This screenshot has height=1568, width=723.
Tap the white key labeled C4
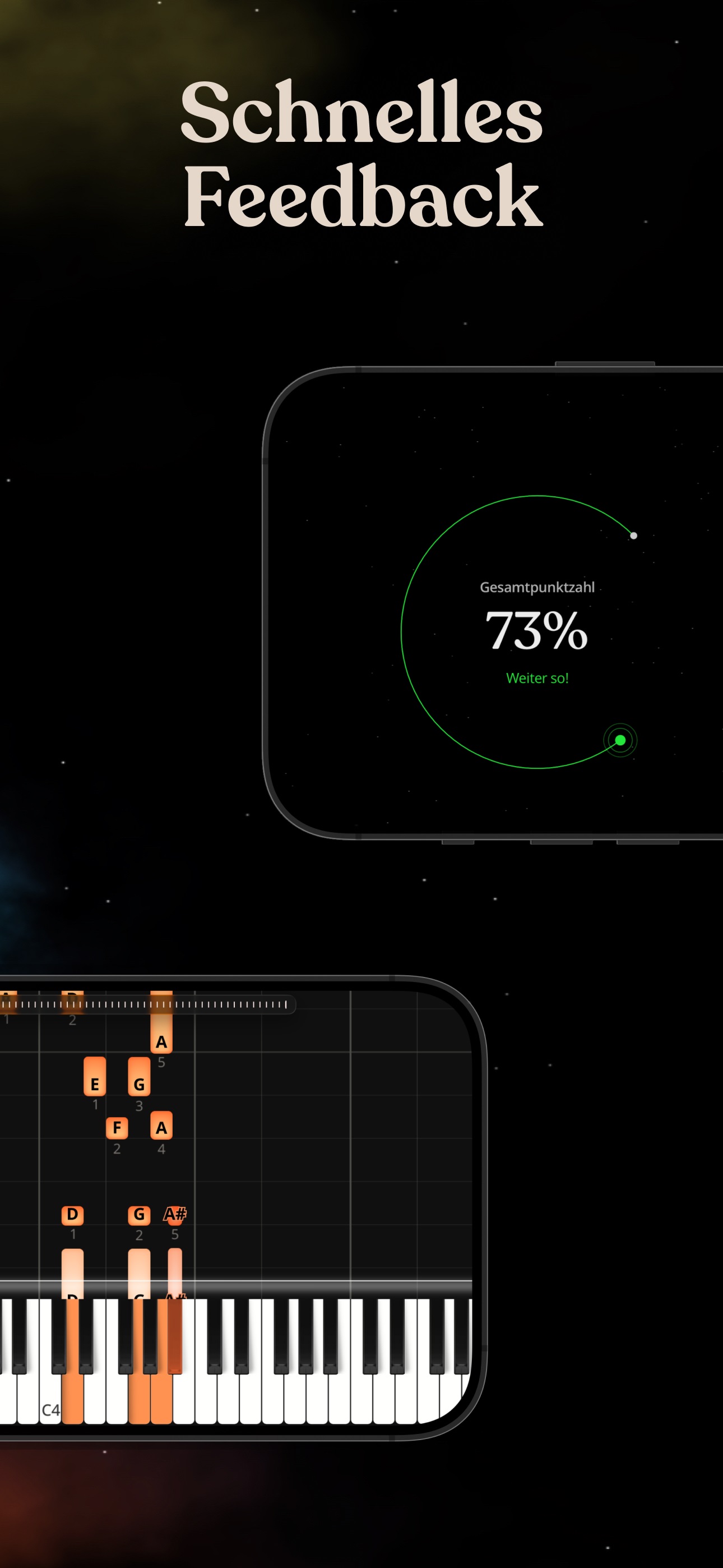tap(50, 1400)
